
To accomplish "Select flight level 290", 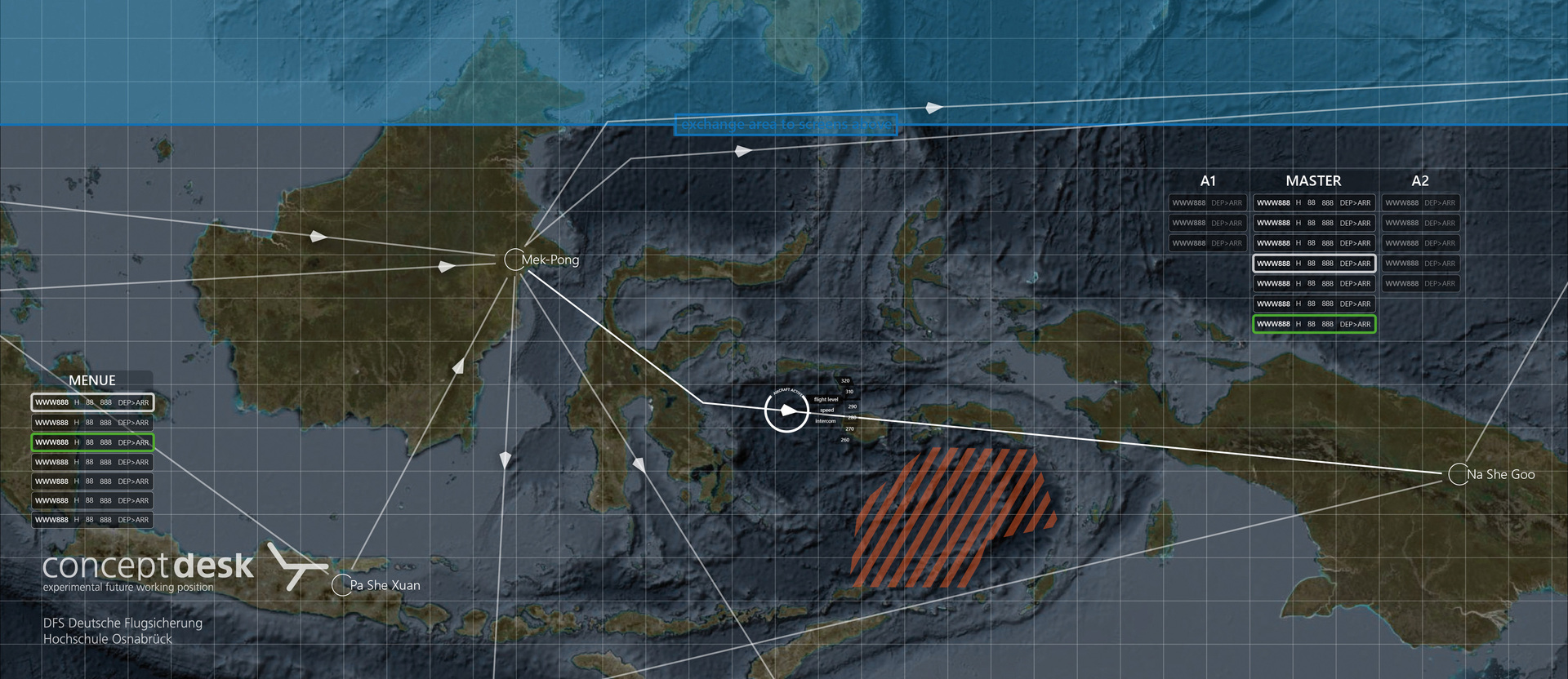I will (852, 406).
